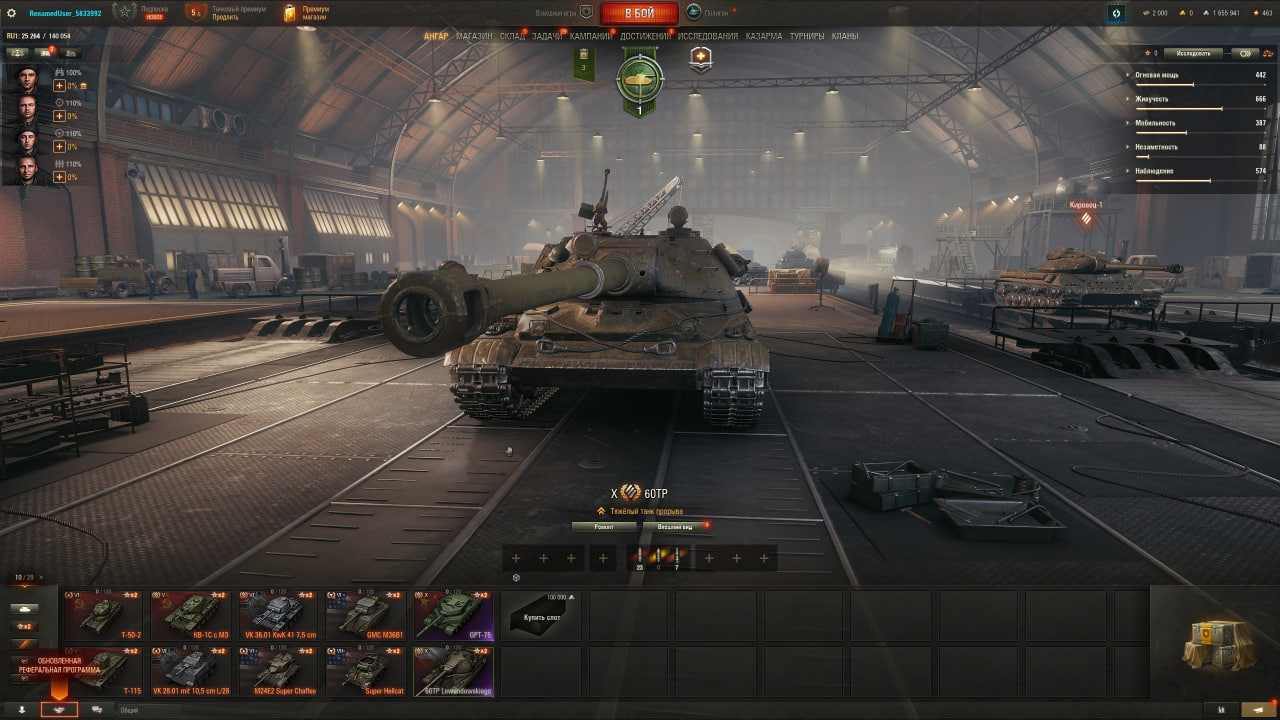This screenshot has height=720, width=1280.
Task: Click the Исследовать research button
Action: click(1193, 53)
